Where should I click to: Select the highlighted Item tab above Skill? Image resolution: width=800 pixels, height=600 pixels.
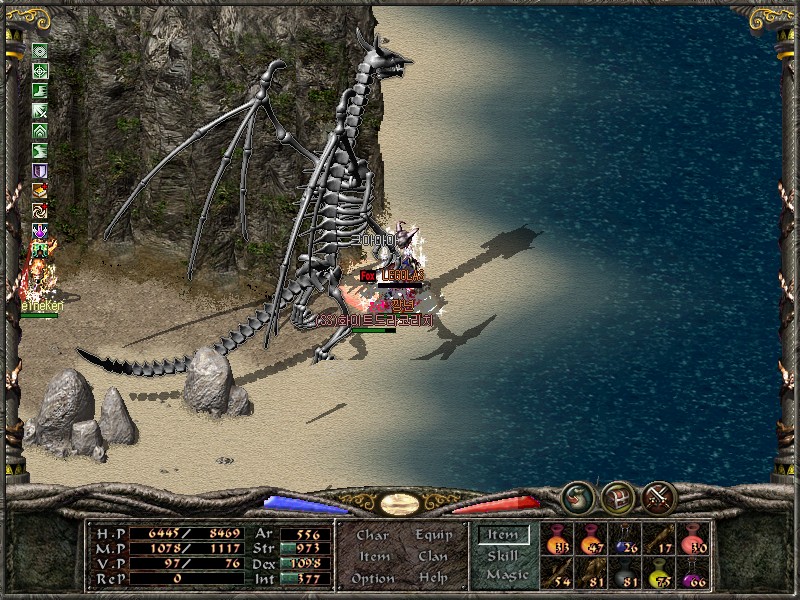(503, 535)
